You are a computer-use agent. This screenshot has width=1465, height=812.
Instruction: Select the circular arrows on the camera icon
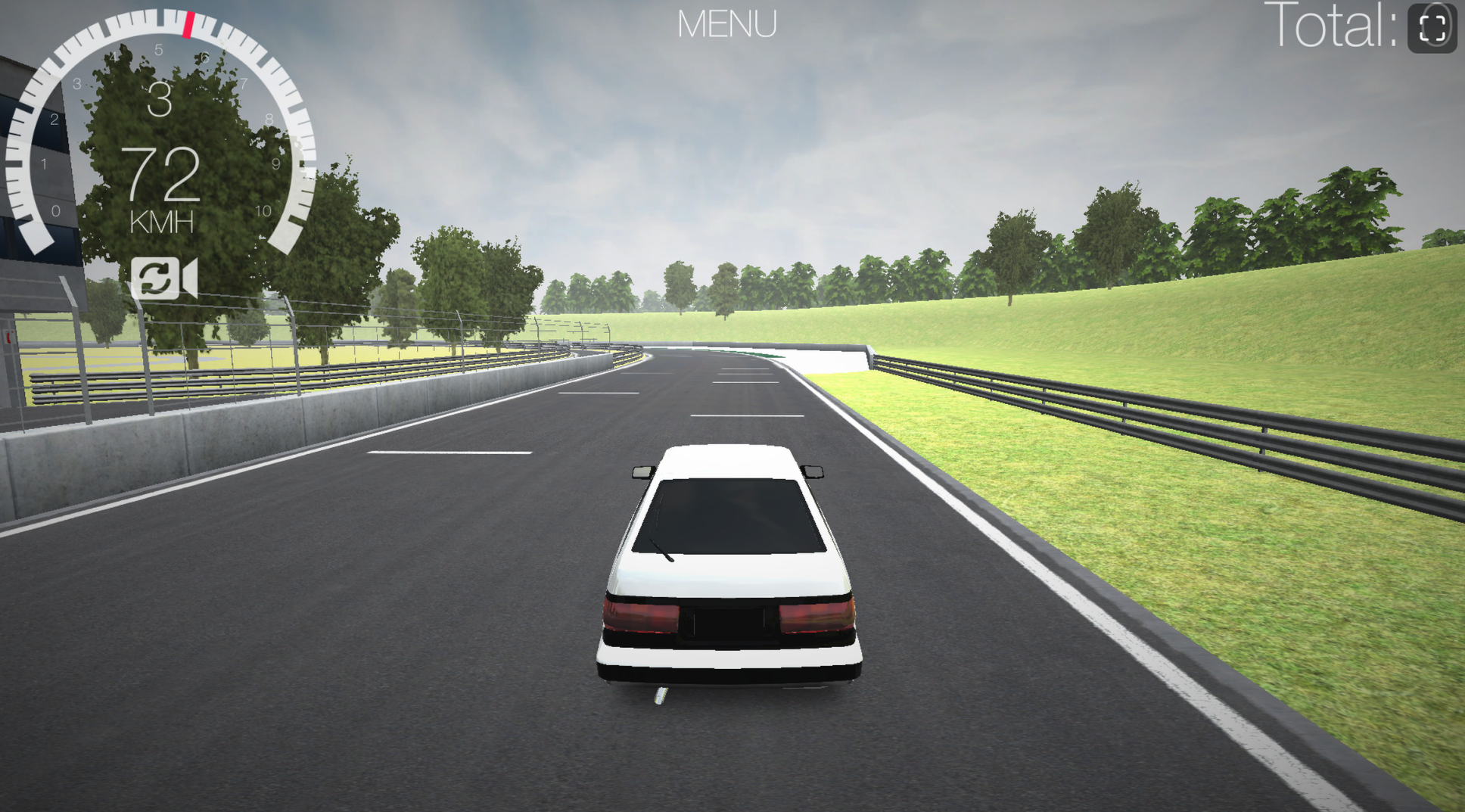coord(155,280)
